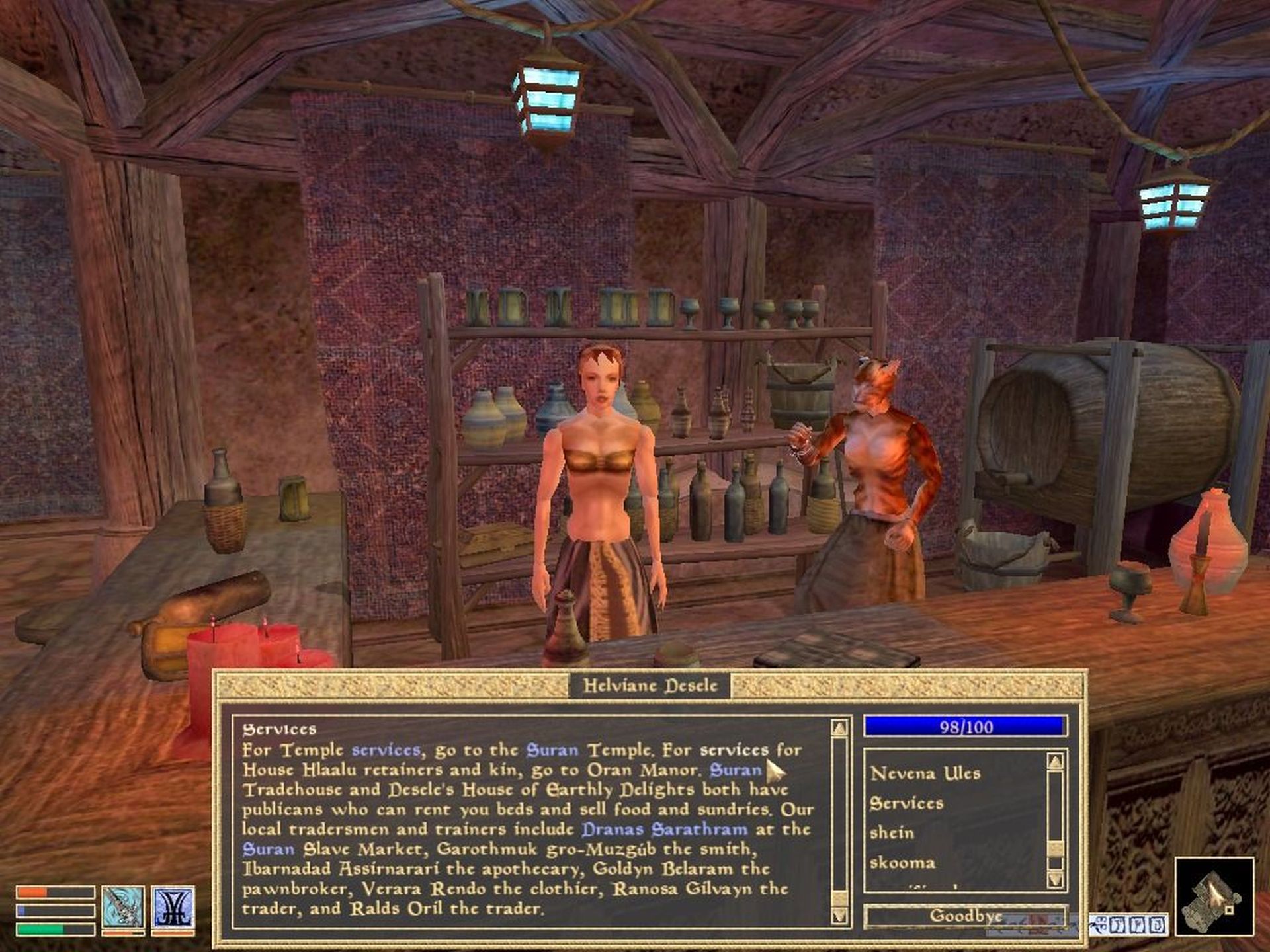Follow the blue Dranas Sarathram link
This screenshot has width=1270, height=952.
click(664, 829)
